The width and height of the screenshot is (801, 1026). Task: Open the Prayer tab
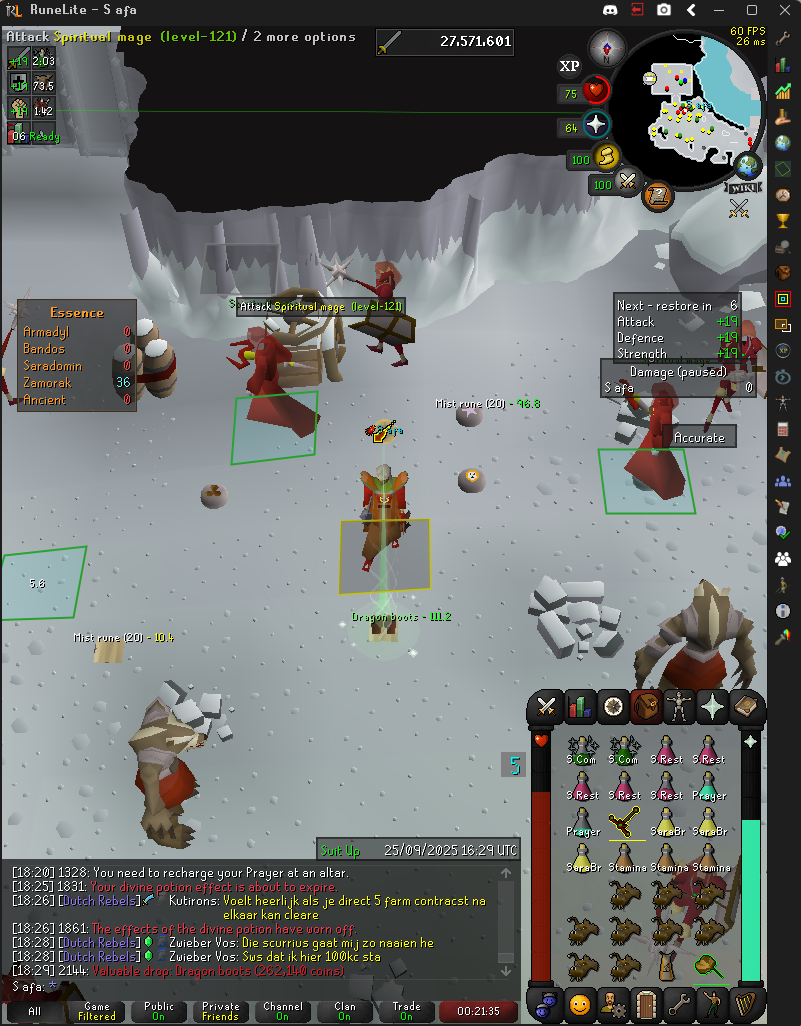(712, 706)
